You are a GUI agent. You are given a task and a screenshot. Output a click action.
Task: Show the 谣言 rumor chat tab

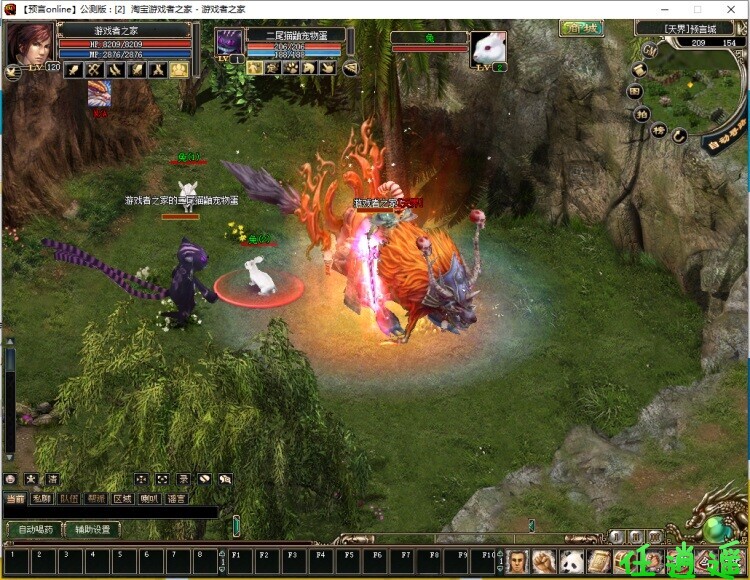(176, 498)
